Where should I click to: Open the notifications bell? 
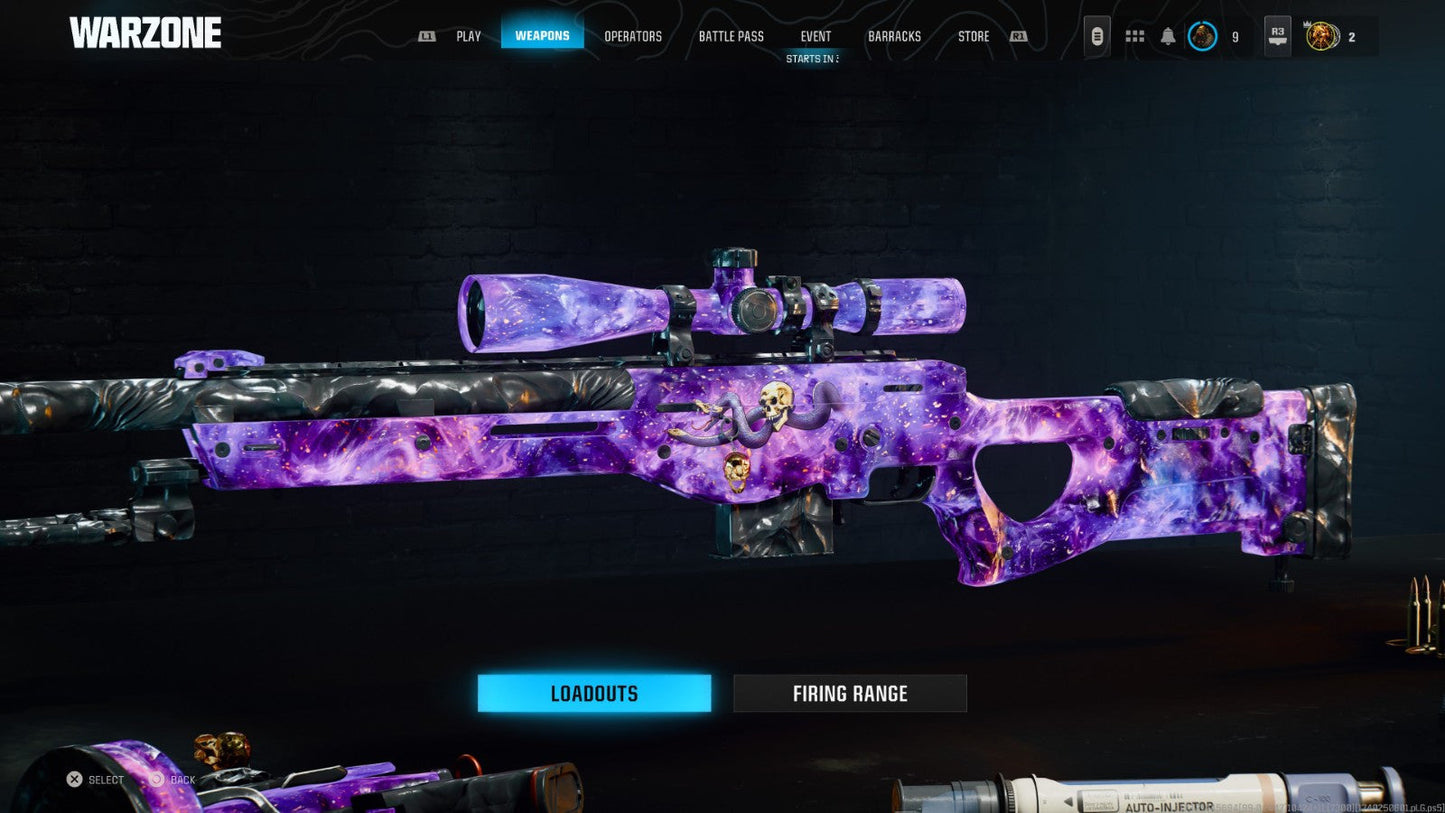pyautogui.click(x=1167, y=35)
